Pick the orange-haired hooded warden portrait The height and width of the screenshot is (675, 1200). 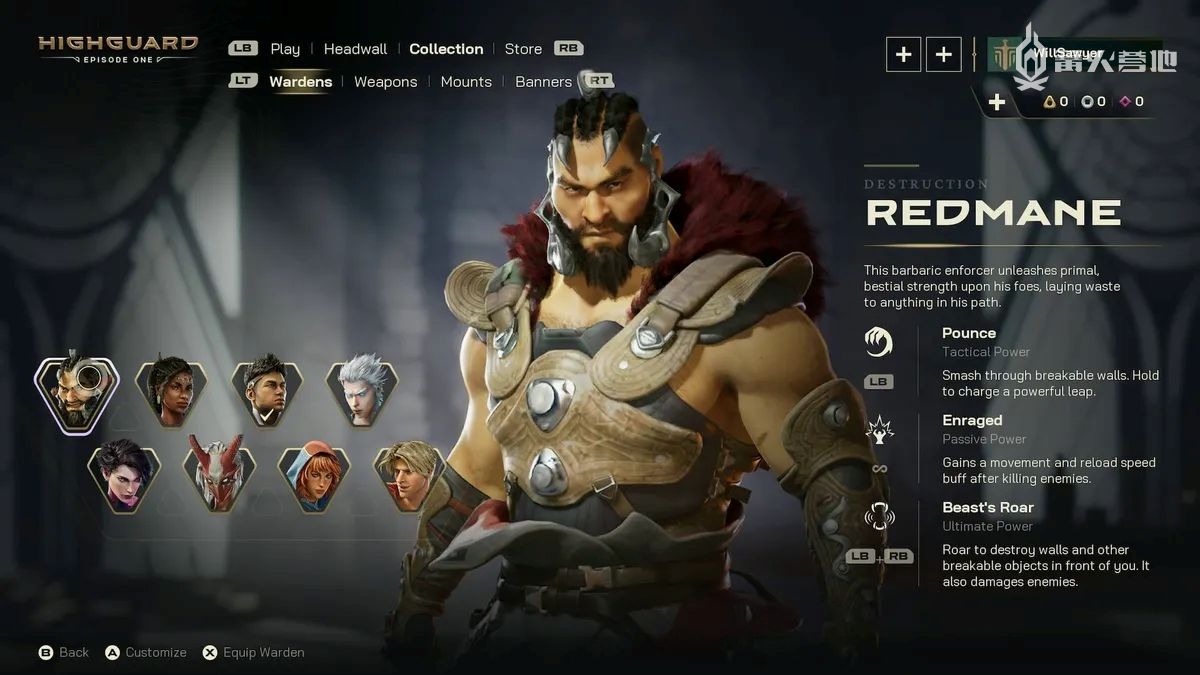pos(314,475)
